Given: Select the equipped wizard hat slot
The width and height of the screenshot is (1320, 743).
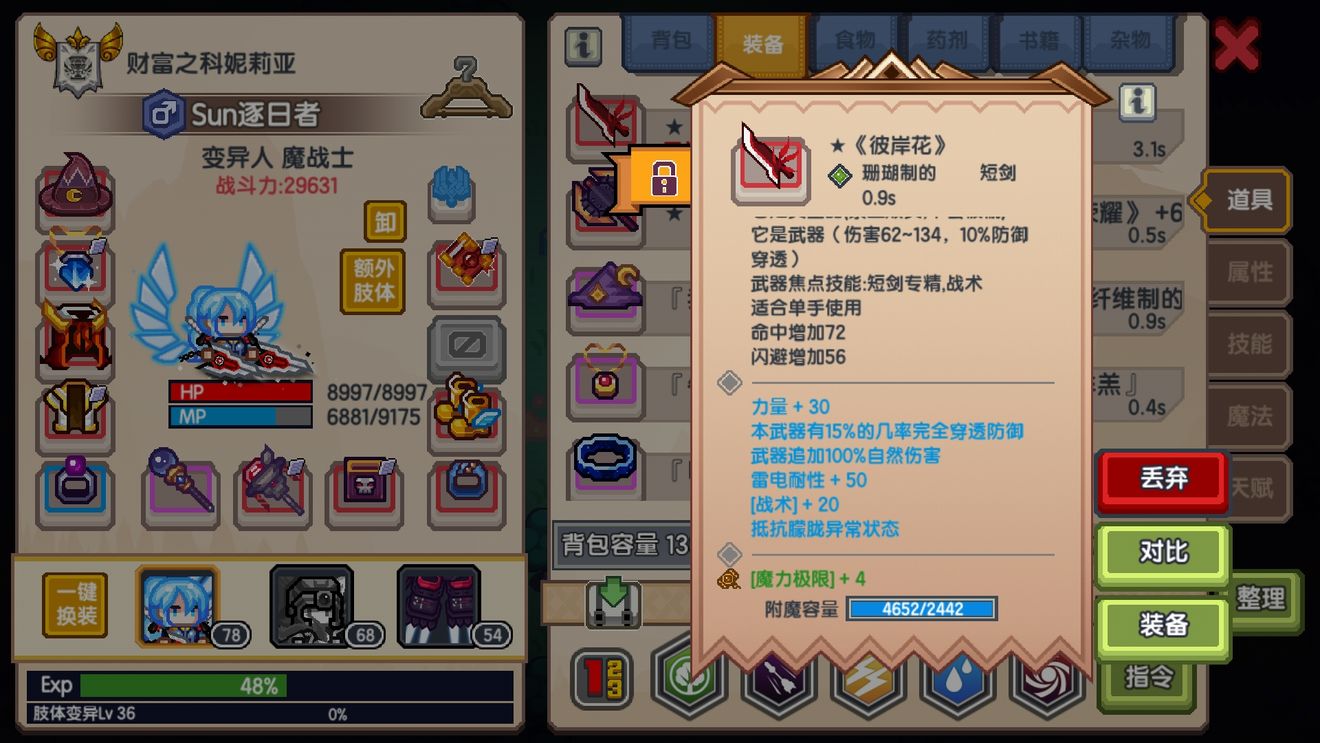Looking at the screenshot, I should 75,190.
